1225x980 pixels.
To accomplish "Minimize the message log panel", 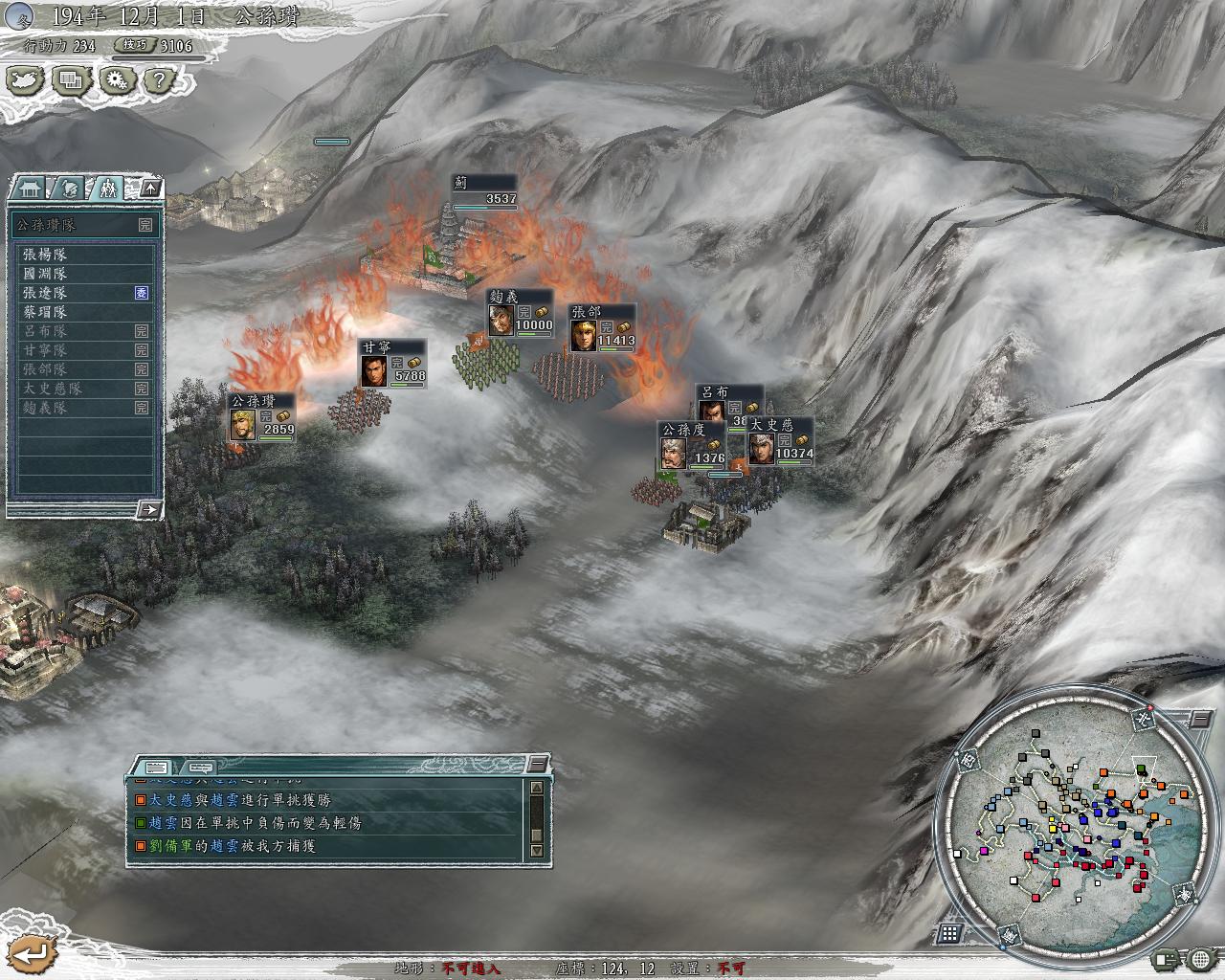I will click(x=539, y=763).
